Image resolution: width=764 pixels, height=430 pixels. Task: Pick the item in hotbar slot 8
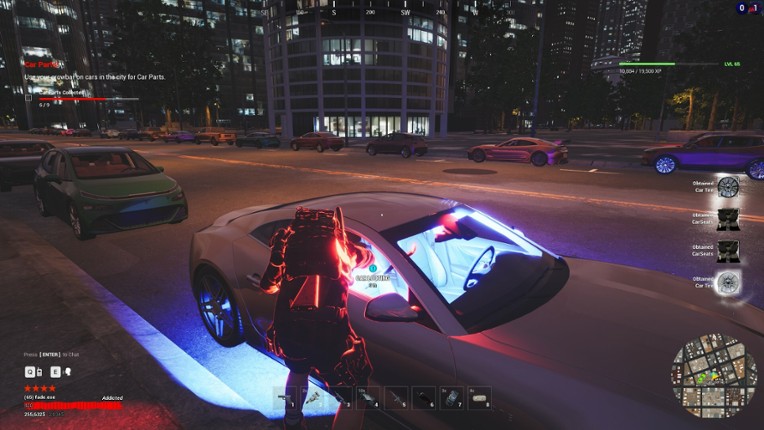[479, 398]
